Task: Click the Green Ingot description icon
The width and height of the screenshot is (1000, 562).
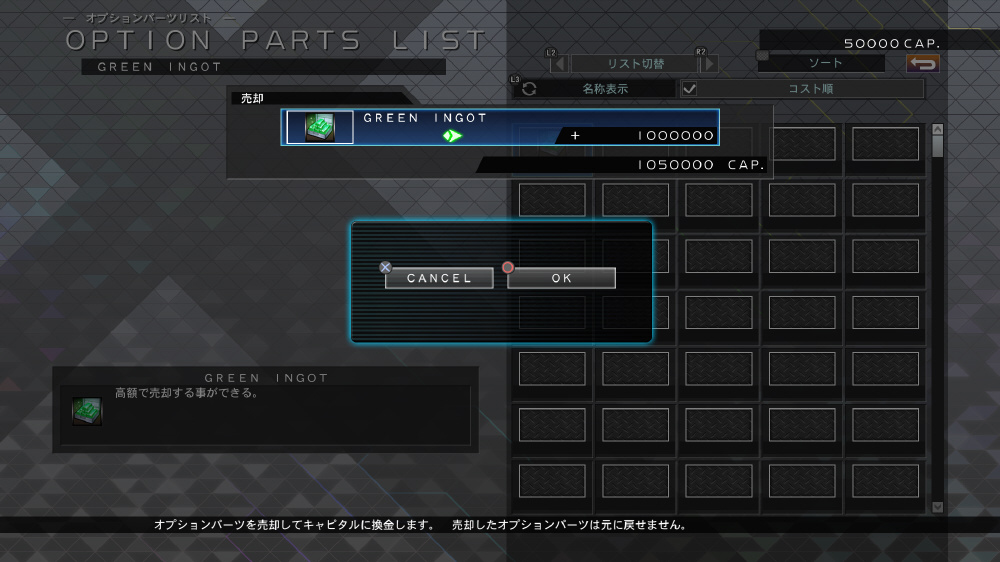Action: [x=86, y=410]
